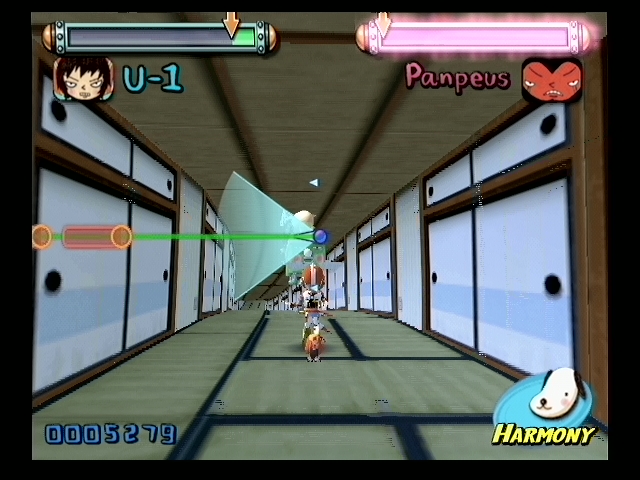The image size is (640, 480).
Task: Click the blue center target point
Action: tap(320, 237)
